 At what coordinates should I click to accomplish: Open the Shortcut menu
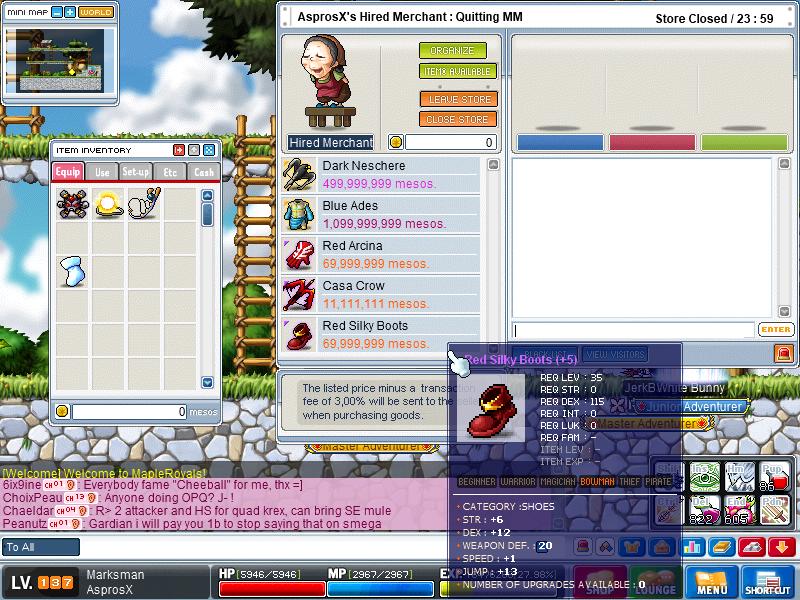[x=768, y=583]
